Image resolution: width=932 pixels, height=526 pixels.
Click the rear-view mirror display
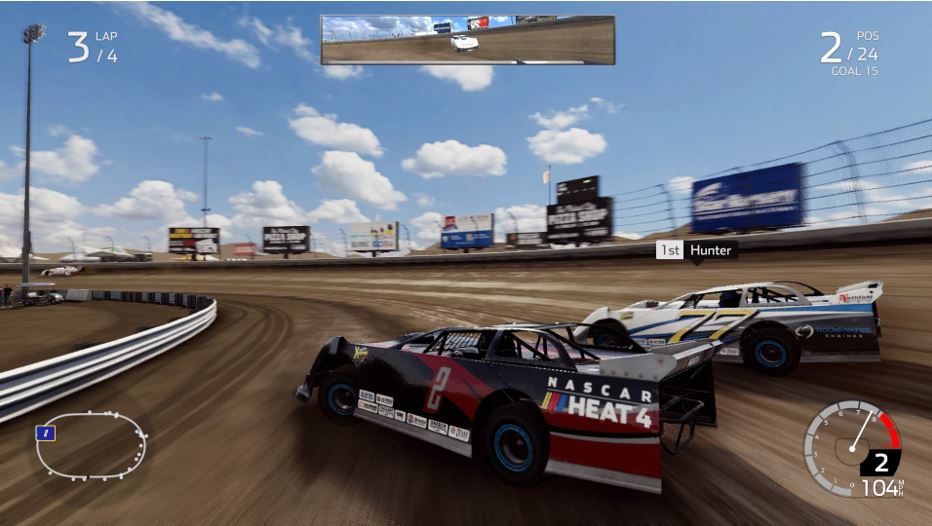click(467, 40)
